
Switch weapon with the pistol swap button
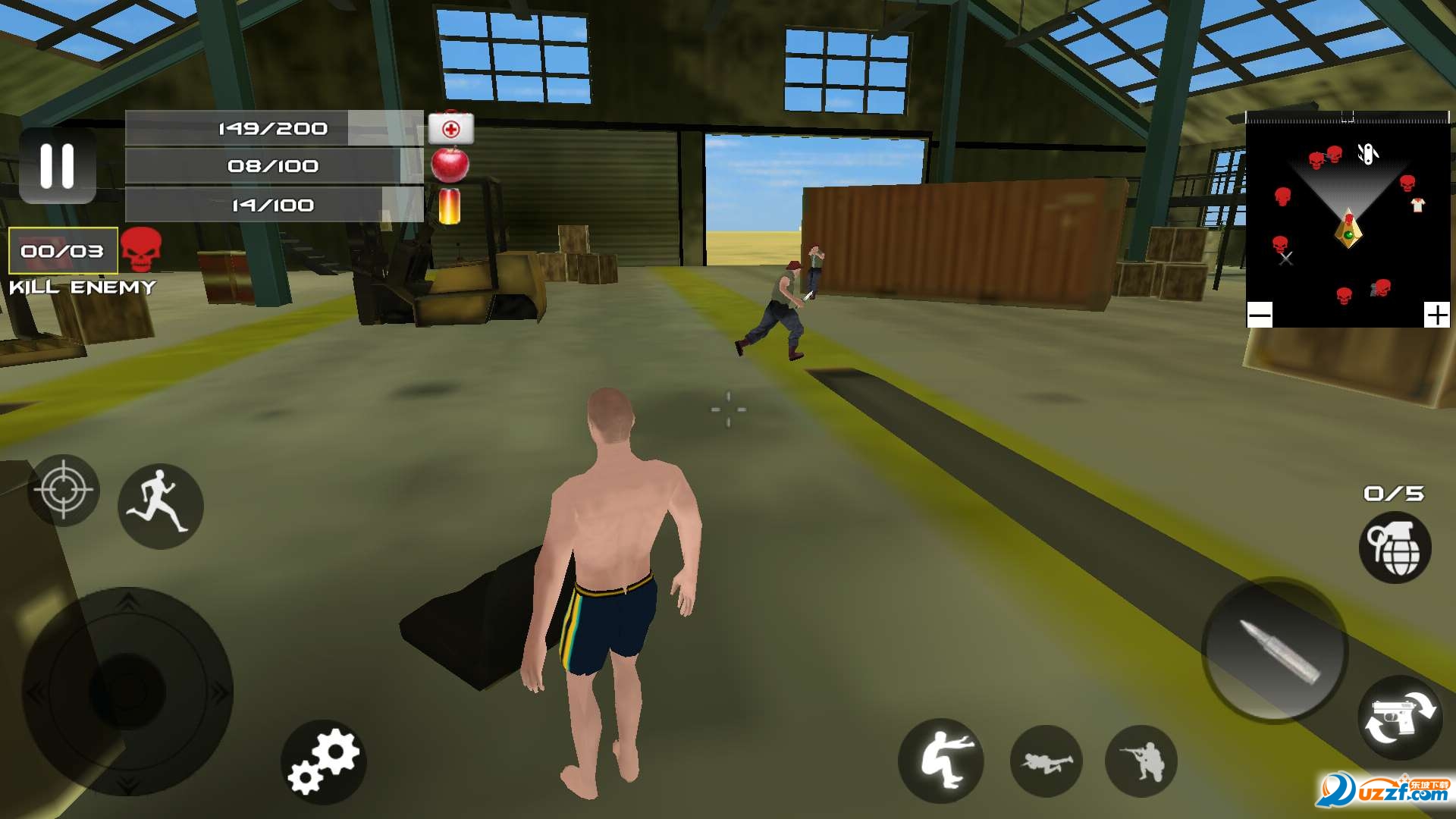[1399, 717]
